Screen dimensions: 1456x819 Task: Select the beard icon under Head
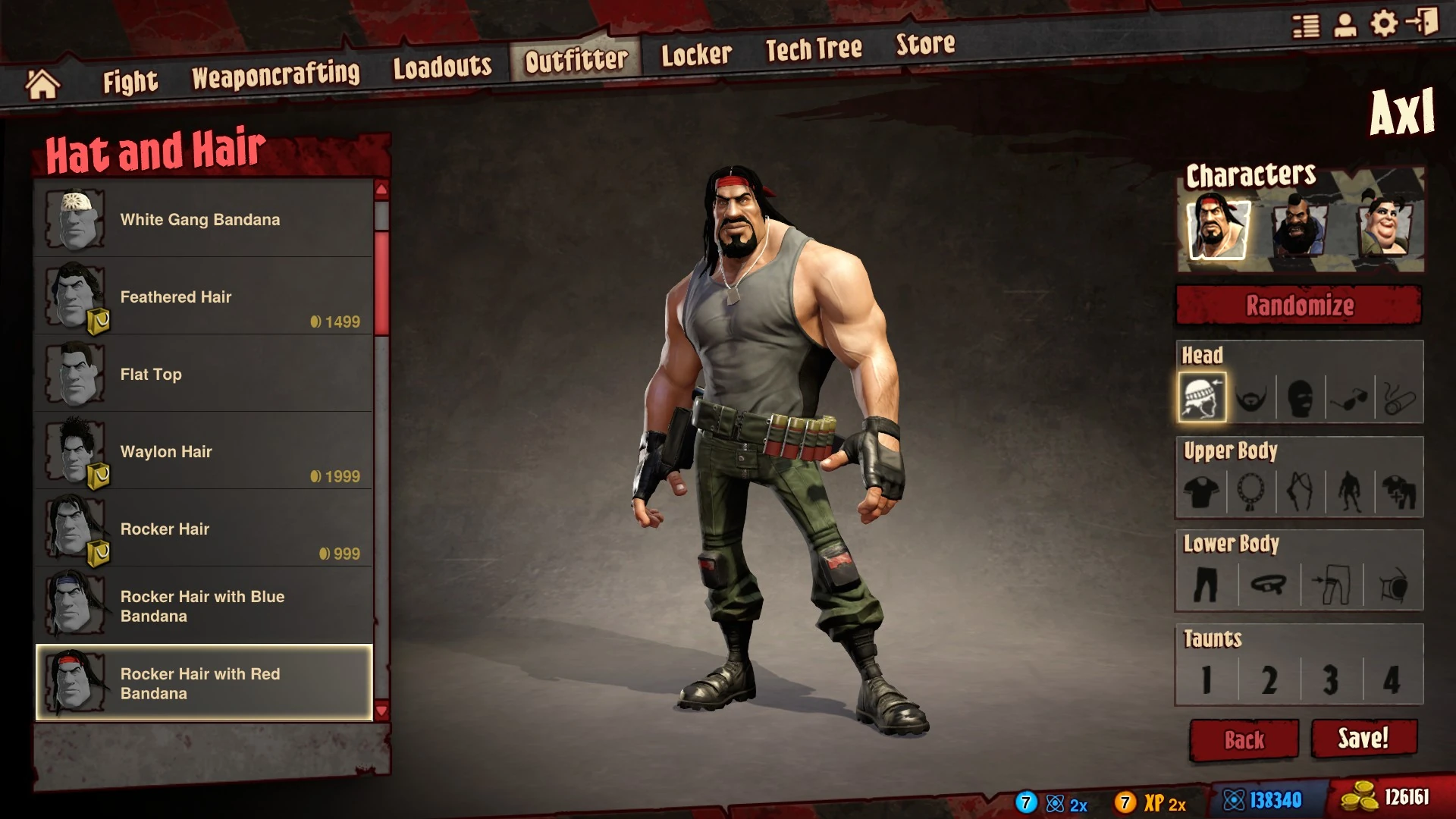1253,395
